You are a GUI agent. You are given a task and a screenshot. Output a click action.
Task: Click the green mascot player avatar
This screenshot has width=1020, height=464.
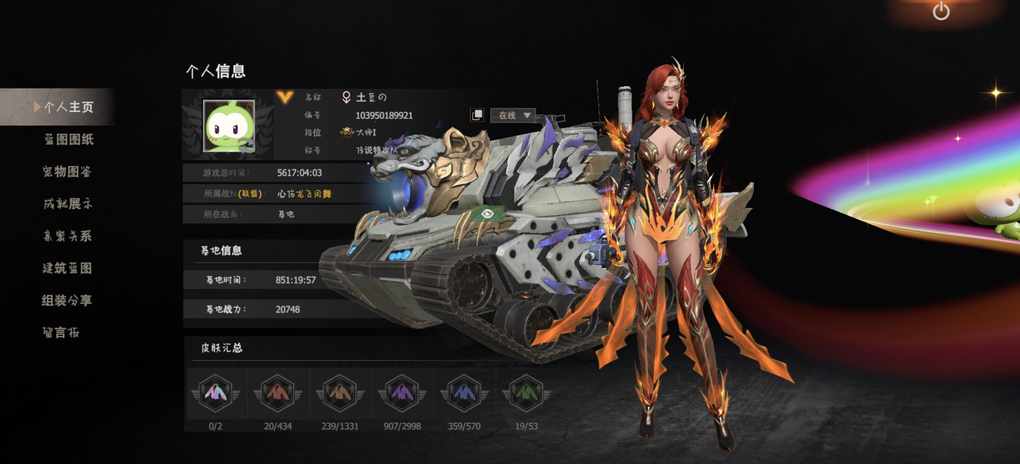(x=229, y=127)
